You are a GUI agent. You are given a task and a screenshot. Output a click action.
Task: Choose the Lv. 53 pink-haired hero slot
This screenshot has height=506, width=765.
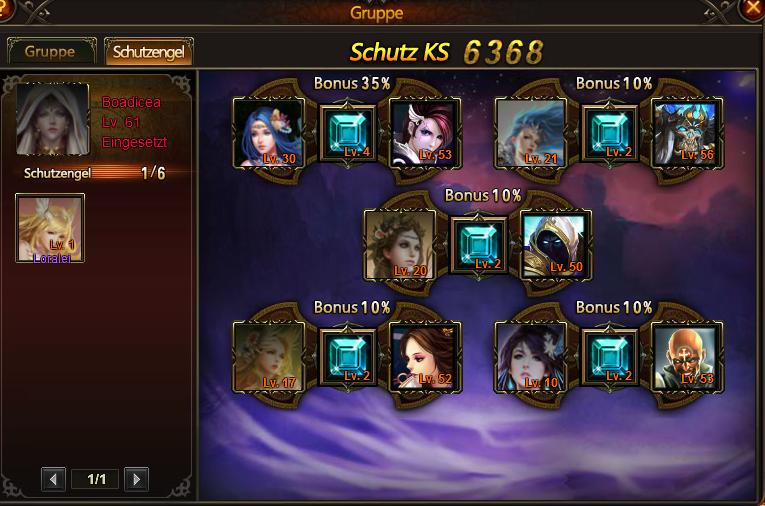pyautogui.click(x=424, y=133)
